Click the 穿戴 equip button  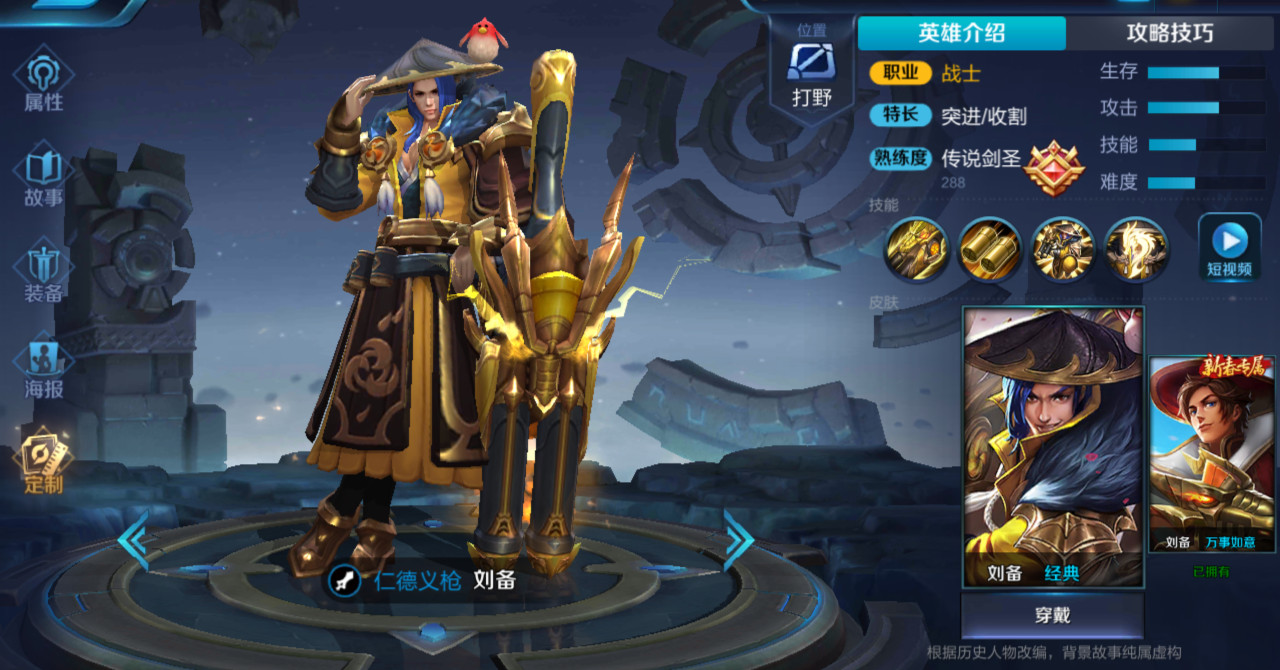pyautogui.click(x=1052, y=615)
